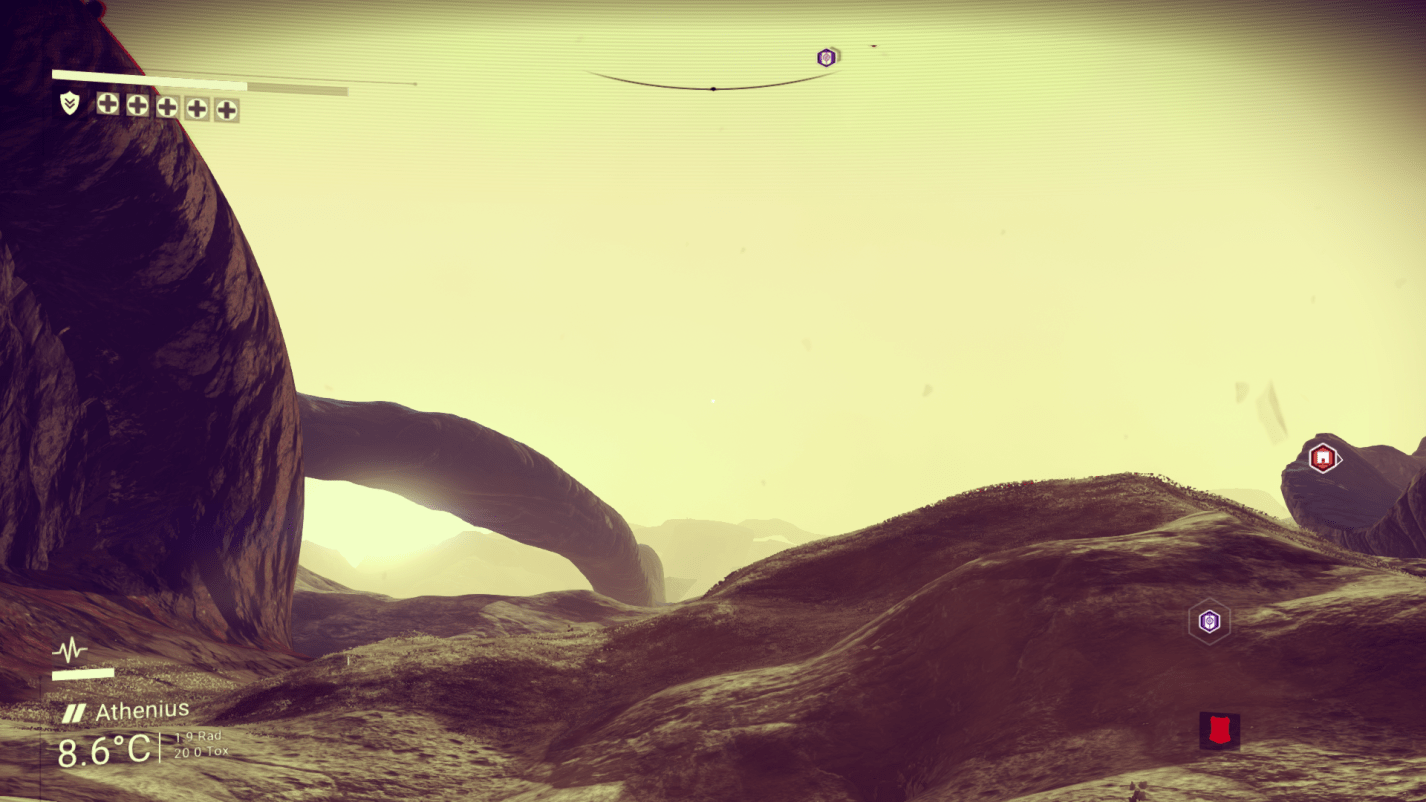This screenshot has width=1426, height=802.
Task: Select the purple hexagon marker on the hillside
Action: click(x=1208, y=621)
